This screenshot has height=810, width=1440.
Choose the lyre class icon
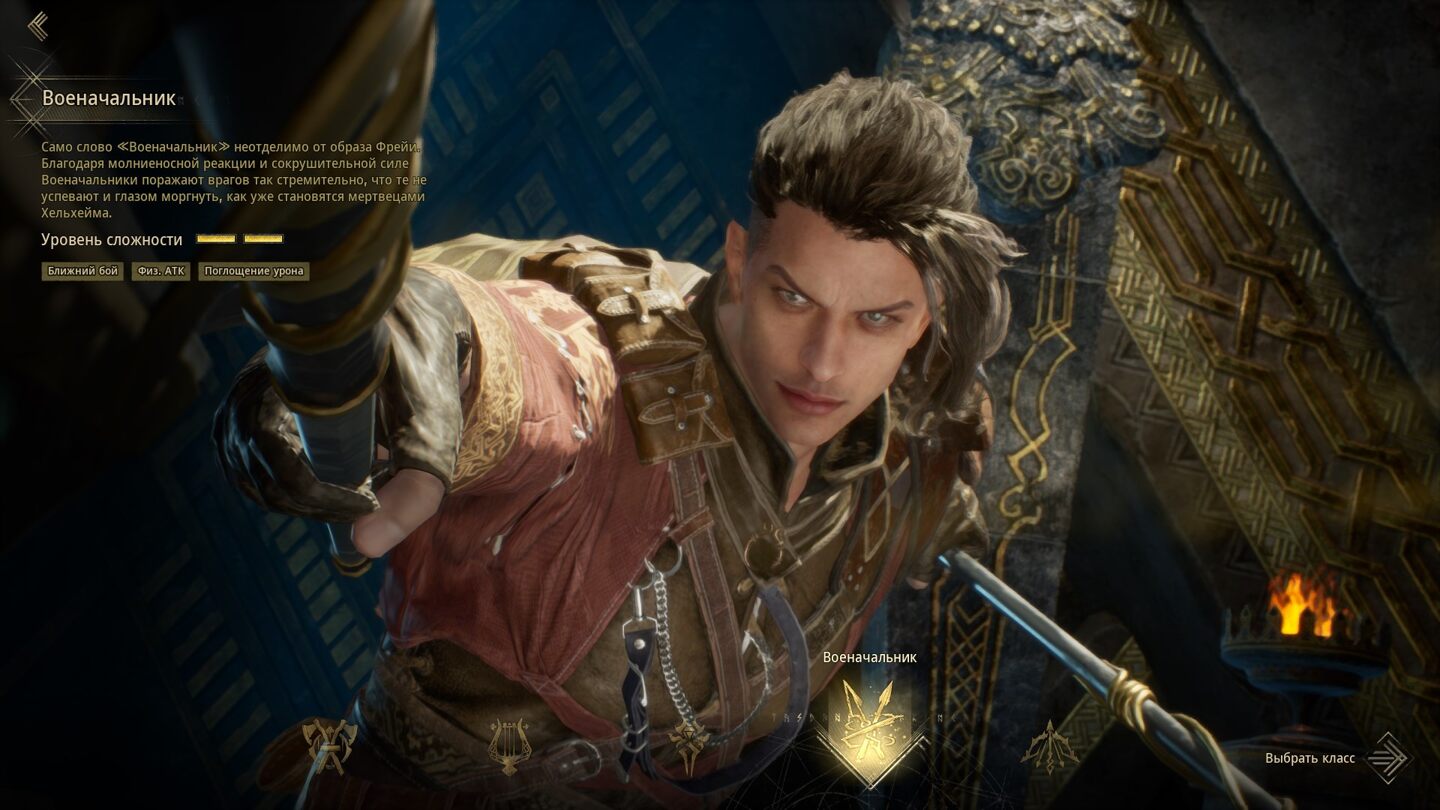click(x=509, y=745)
